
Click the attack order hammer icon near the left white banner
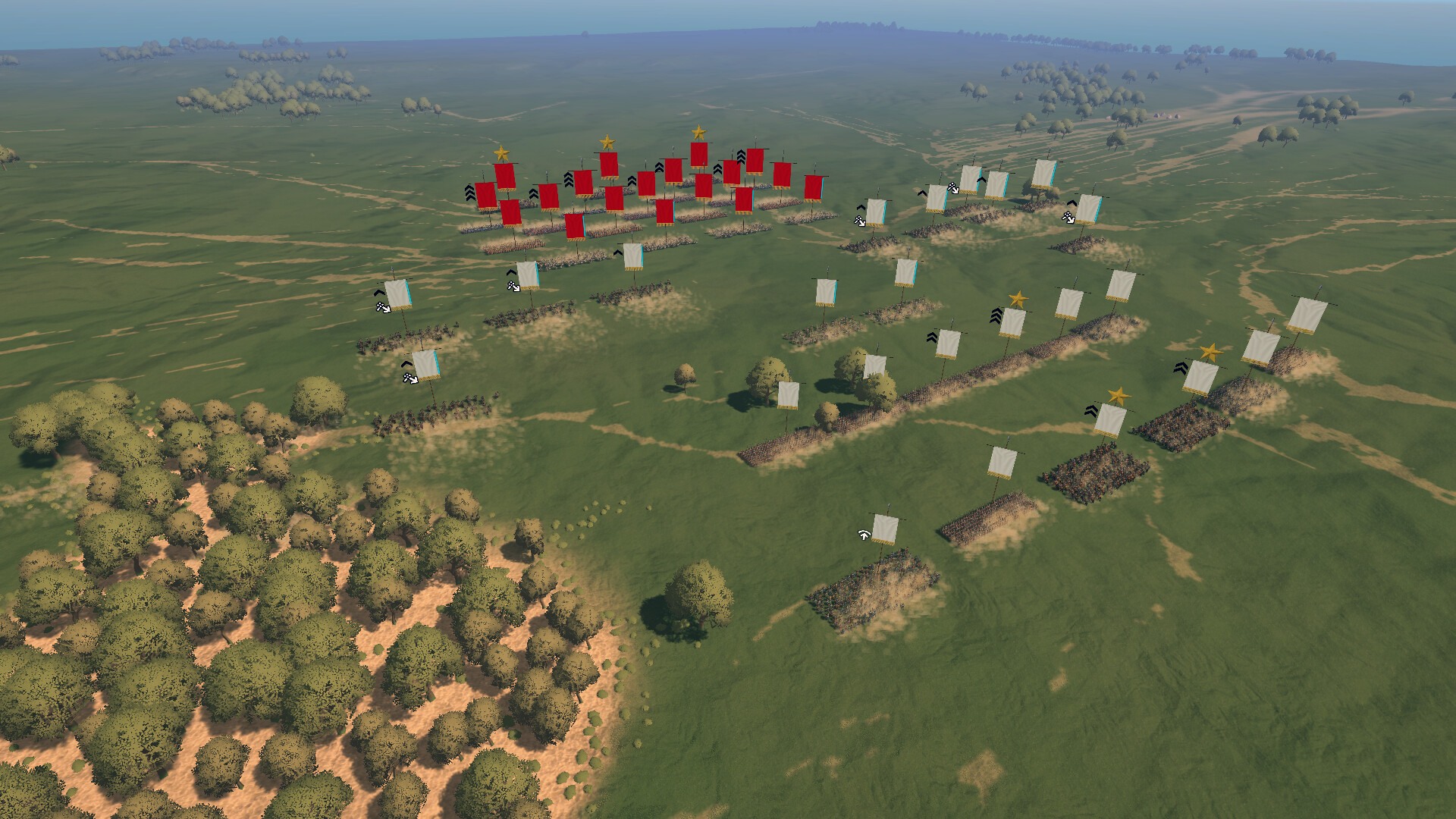(383, 308)
